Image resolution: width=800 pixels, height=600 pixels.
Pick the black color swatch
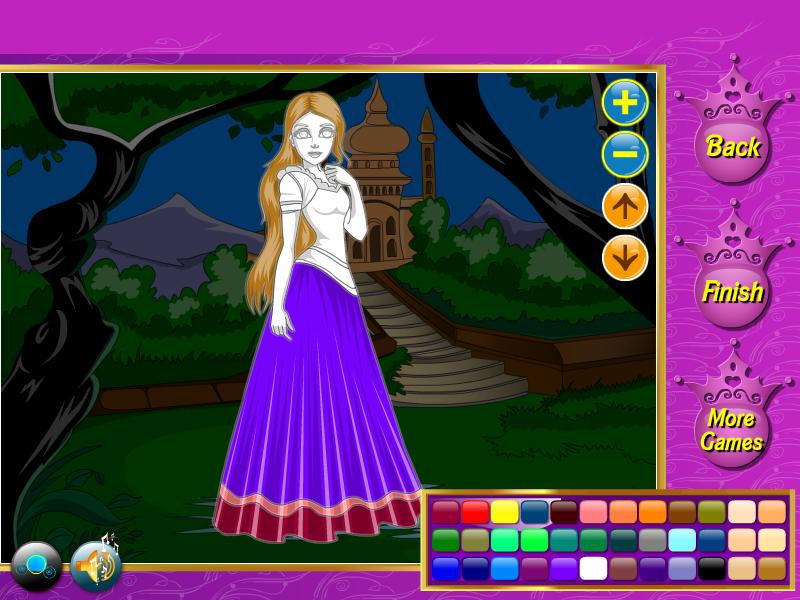point(711,568)
